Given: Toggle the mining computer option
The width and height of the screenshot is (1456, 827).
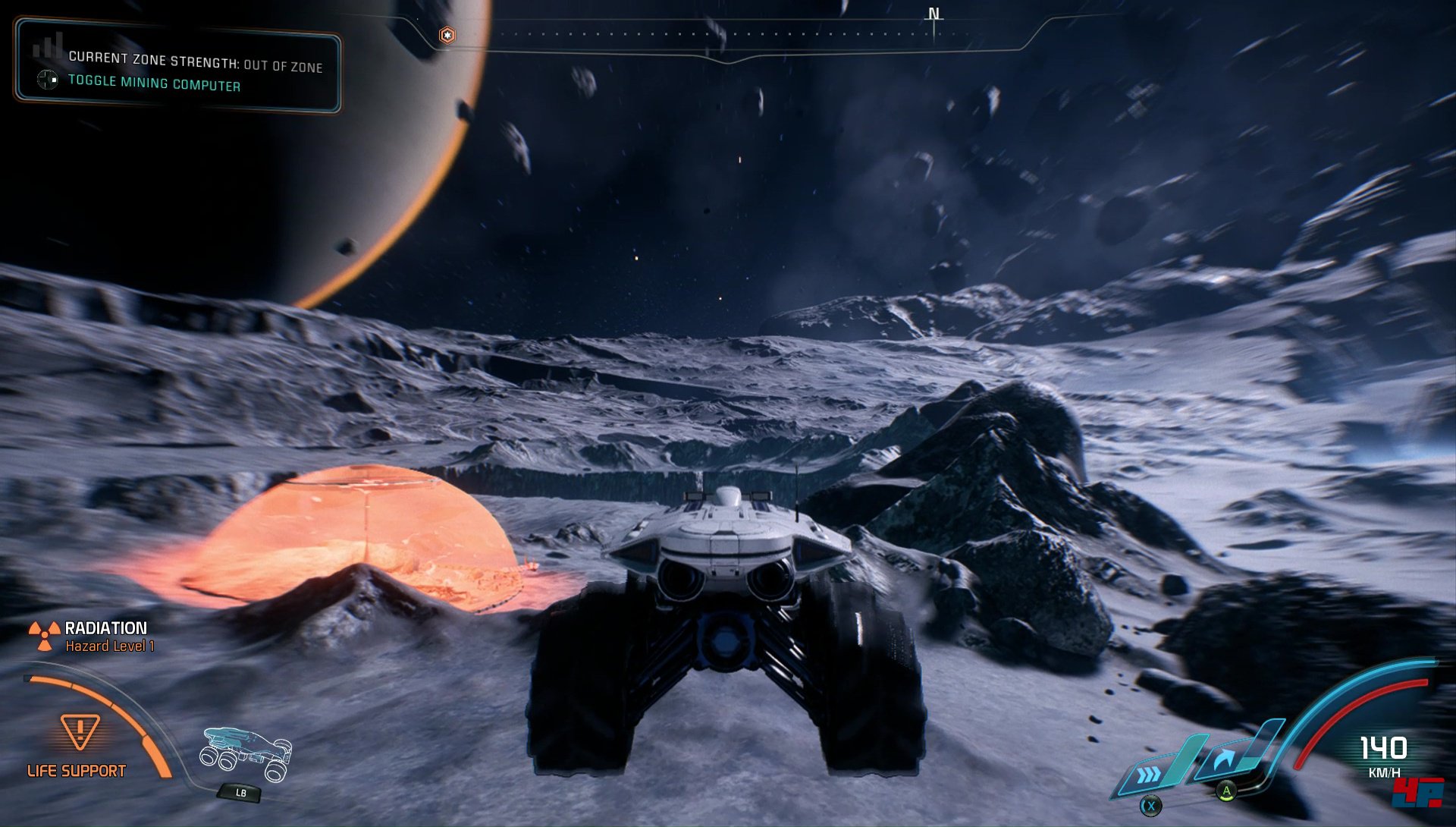Looking at the screenshot, I should click(x=154, y=83).
